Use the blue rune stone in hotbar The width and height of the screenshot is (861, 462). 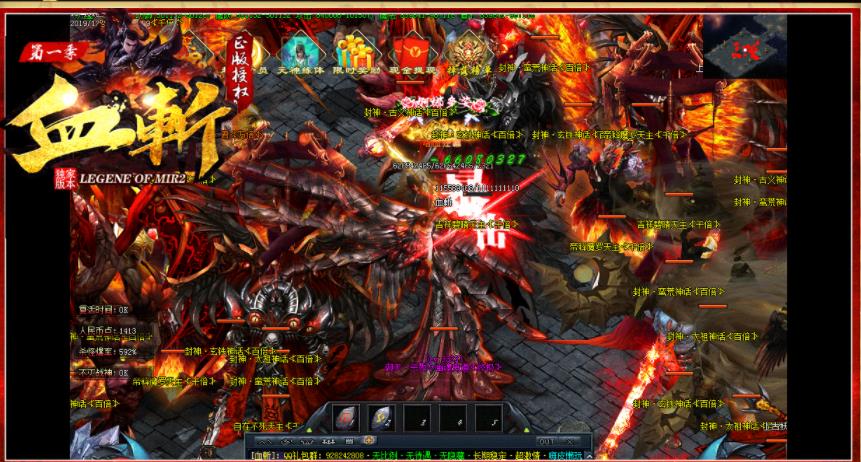tap(380, 418)
